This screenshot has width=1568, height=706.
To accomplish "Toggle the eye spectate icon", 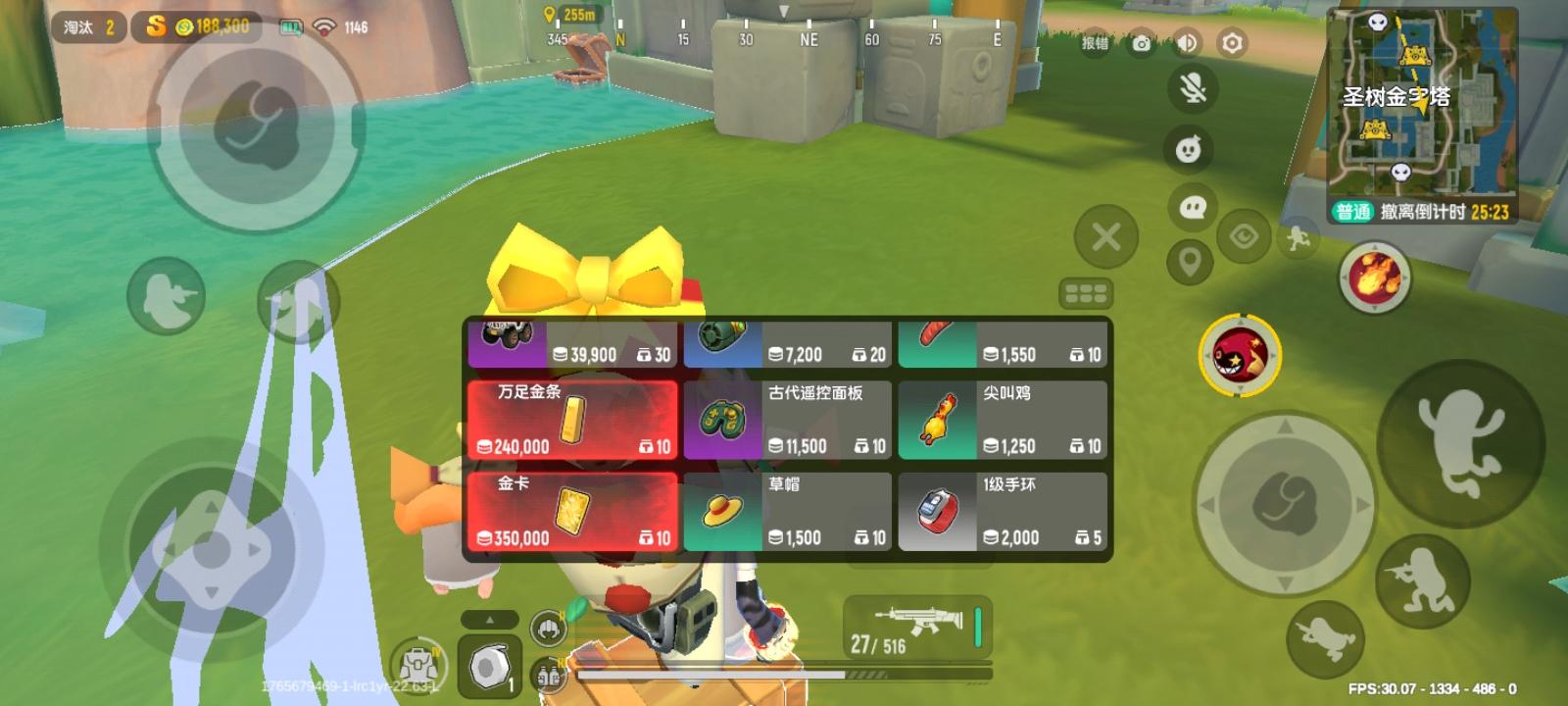I will [1244, 235].
